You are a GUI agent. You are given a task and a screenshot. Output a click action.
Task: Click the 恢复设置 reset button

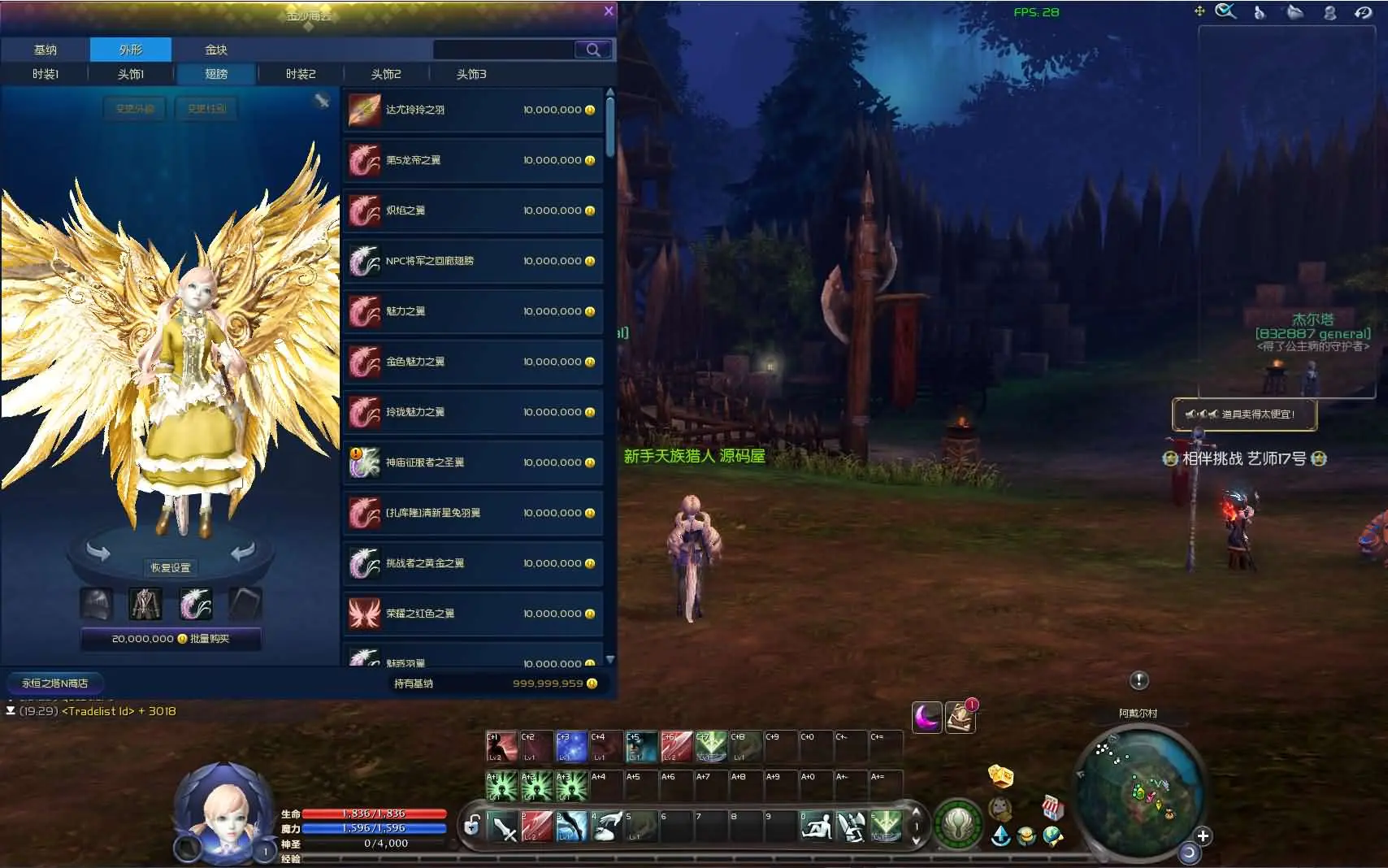pyautogui.click(x=171, y=567)
